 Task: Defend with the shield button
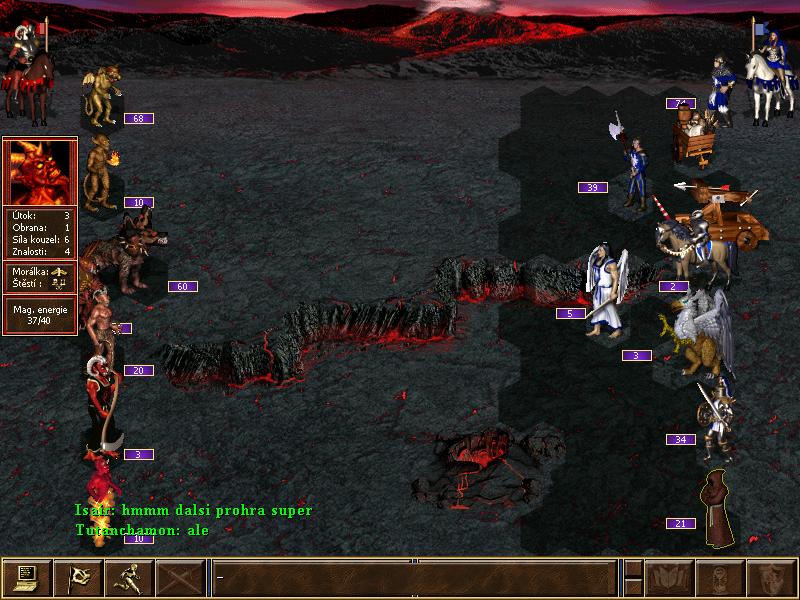[x=771, y=578]
